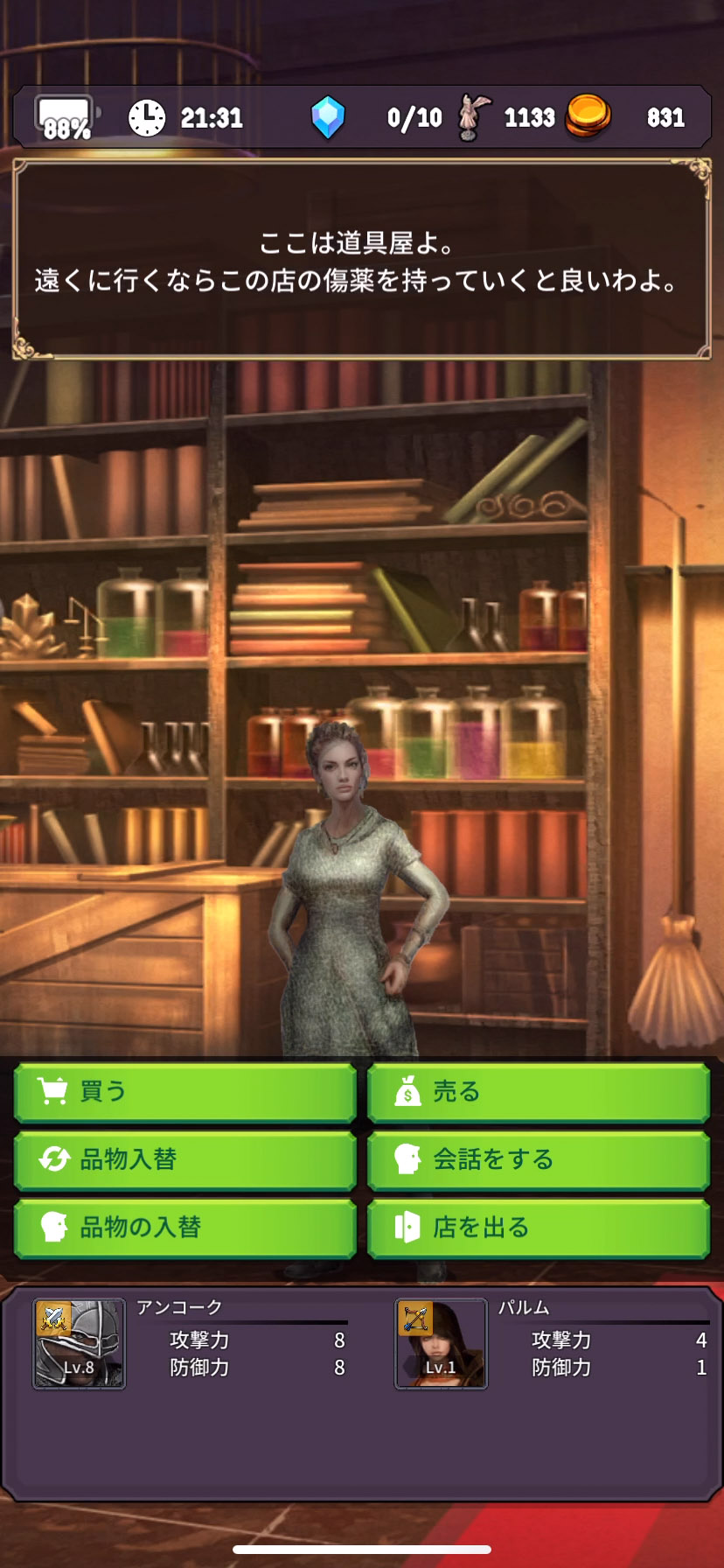The width and height of the screenshot is (724, 1568).
Task: Select the 売る sell button
Action: (x=538, y=1092)
